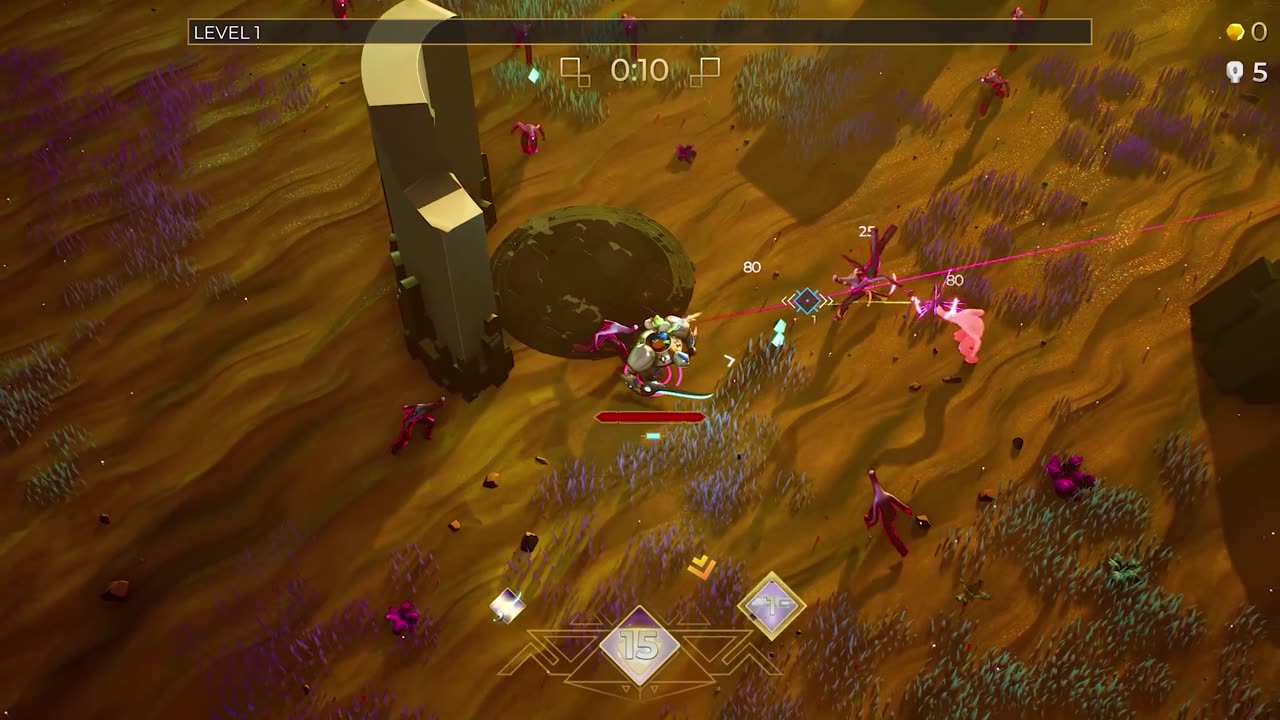Select the gold-framed diamond ability on the right

772,604
